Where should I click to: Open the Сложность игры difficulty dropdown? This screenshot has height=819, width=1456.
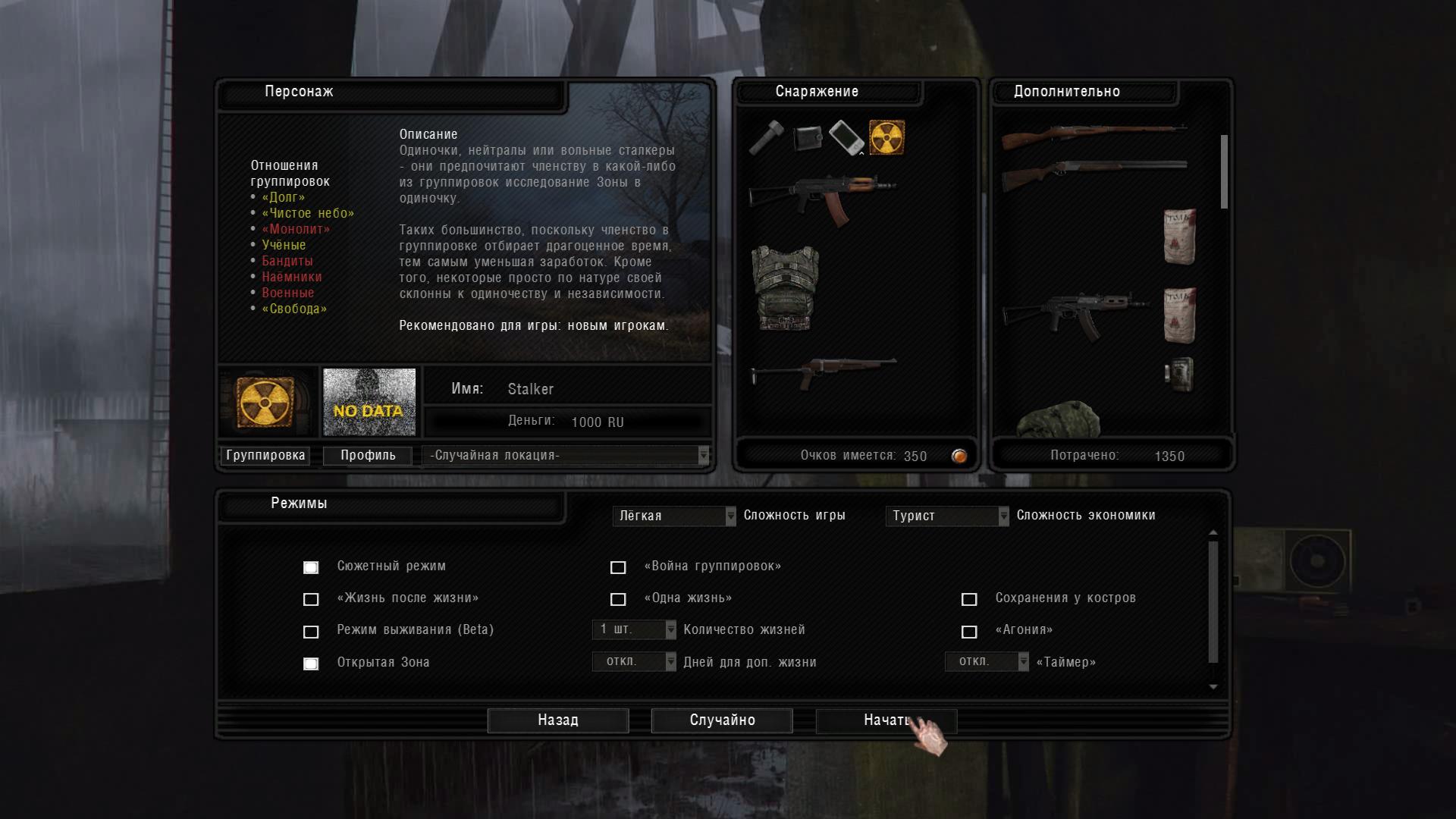click(x=673, y=516)
